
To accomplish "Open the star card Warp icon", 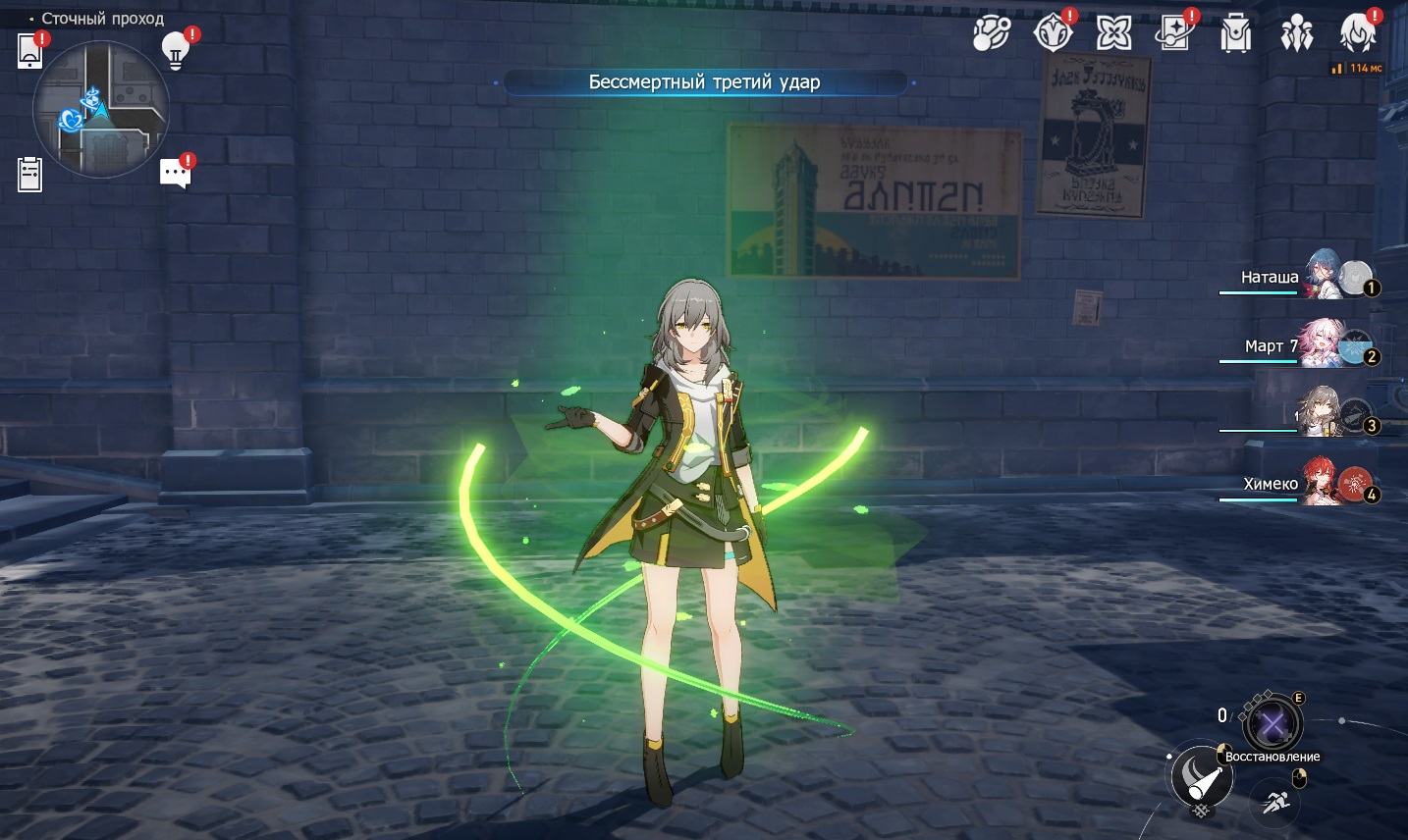I will [1174, 33].
